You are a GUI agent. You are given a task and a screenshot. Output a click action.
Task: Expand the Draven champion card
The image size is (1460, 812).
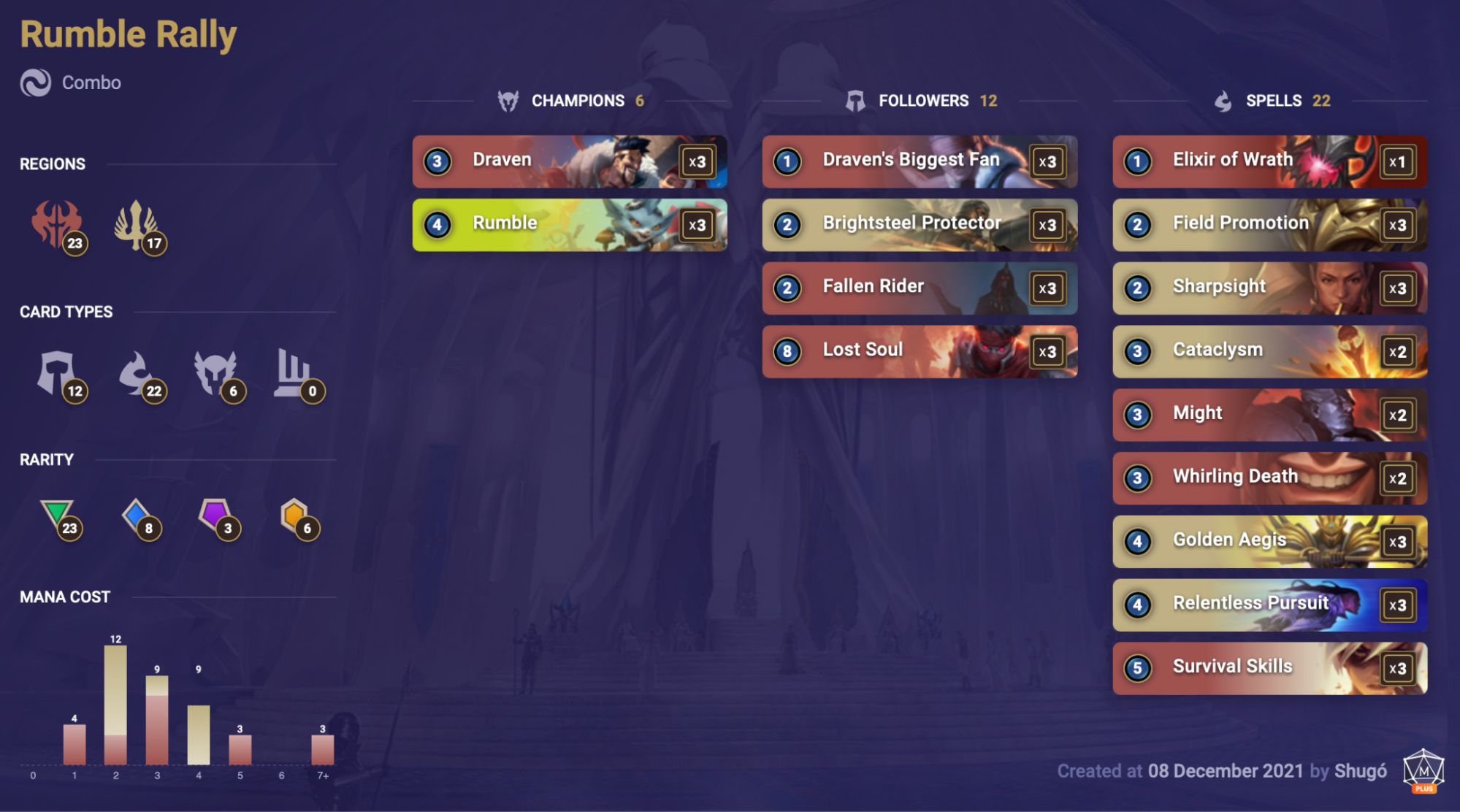(x=570, y=161)
